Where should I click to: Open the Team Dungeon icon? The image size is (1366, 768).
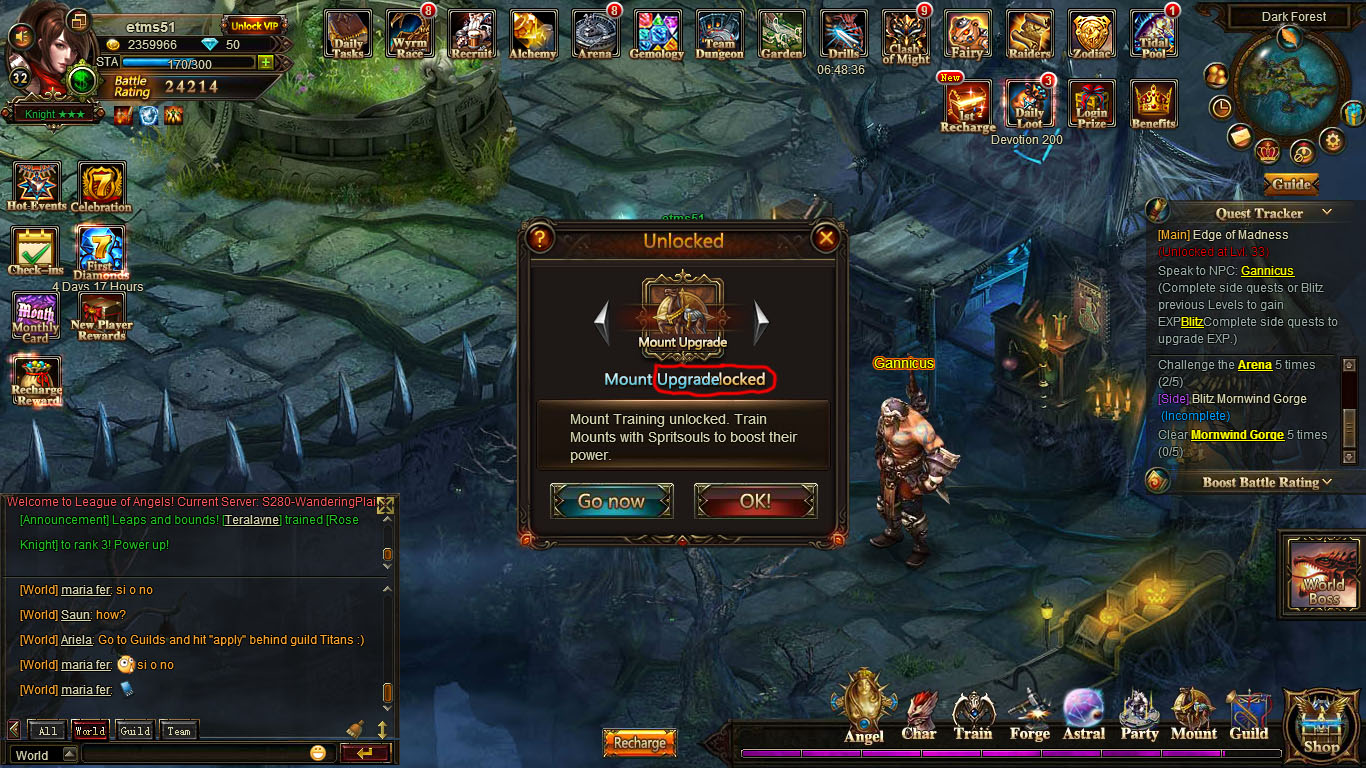tap(720, 35)
